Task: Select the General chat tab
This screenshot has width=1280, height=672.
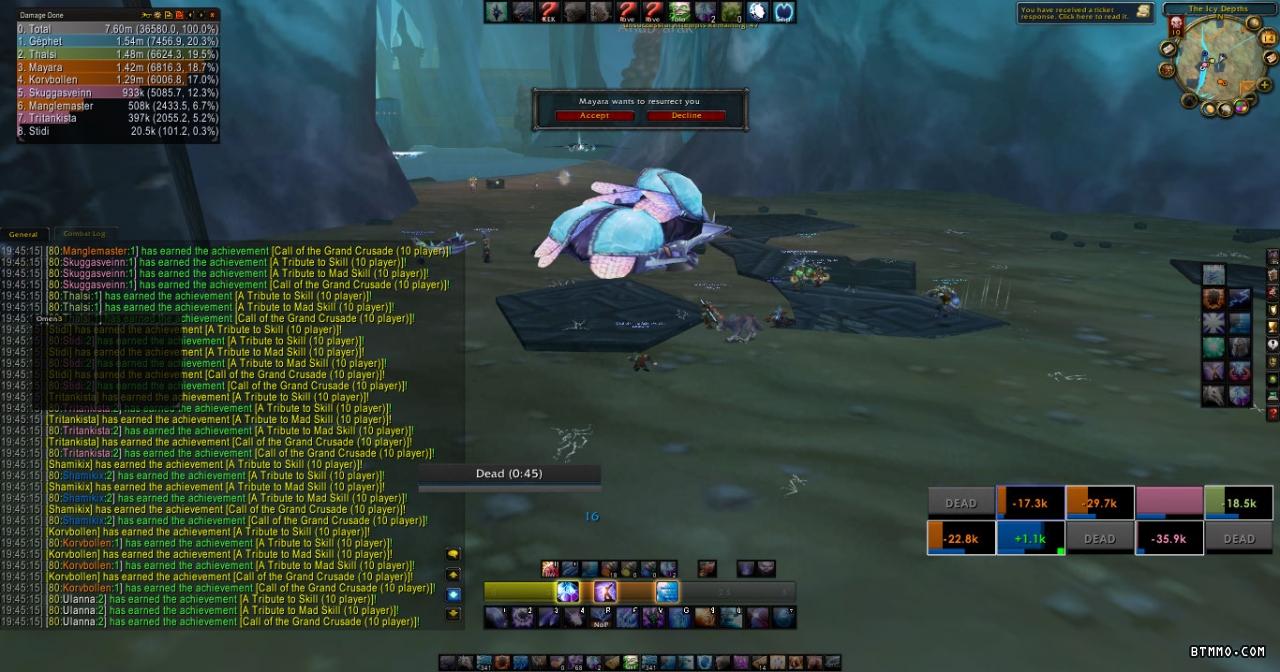Action: pos(23,234)
